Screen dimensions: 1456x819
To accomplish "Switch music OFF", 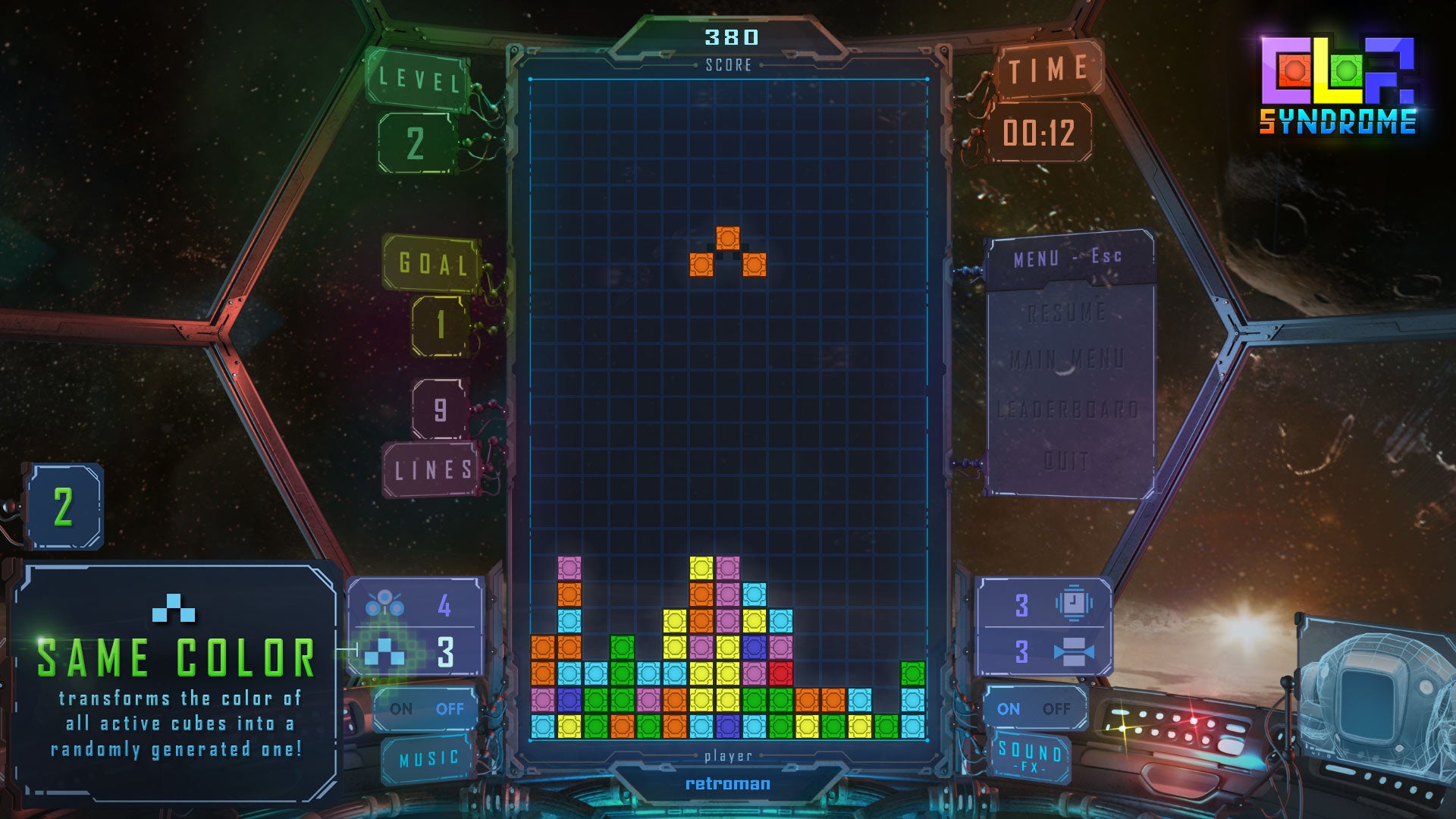I will click(x=450, y=709).
